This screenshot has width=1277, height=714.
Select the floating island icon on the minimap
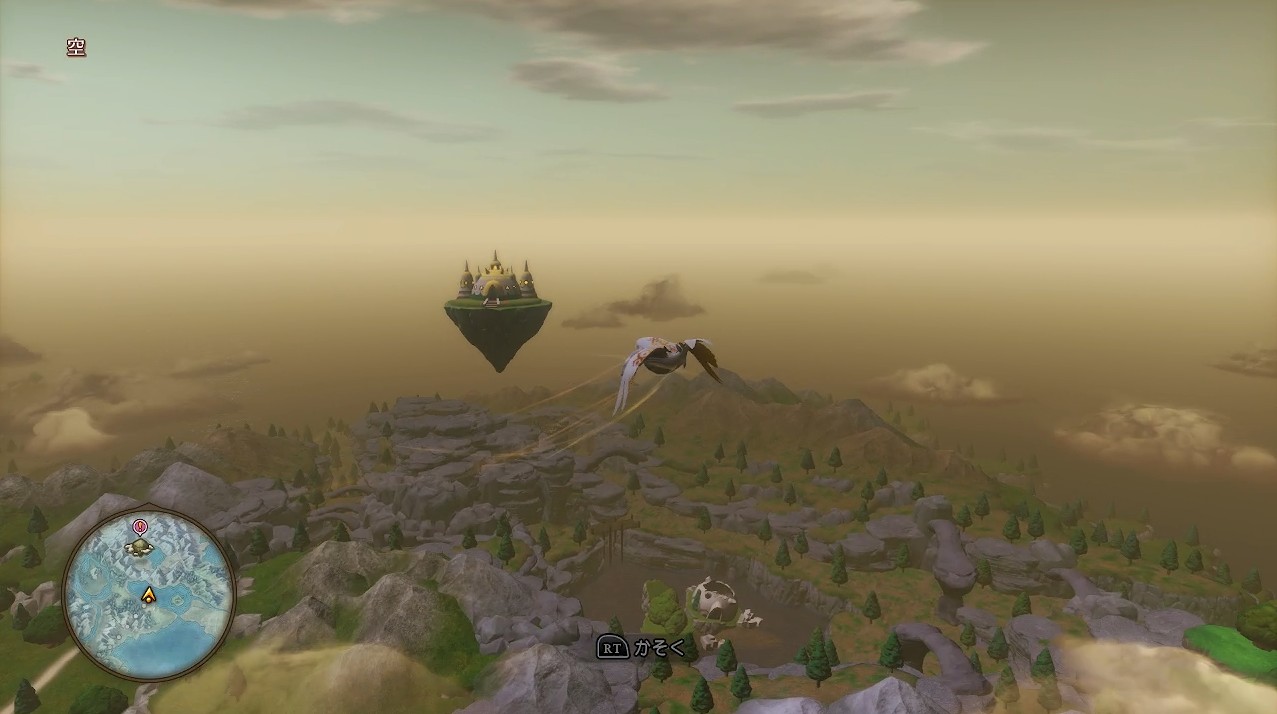(139, 547)
